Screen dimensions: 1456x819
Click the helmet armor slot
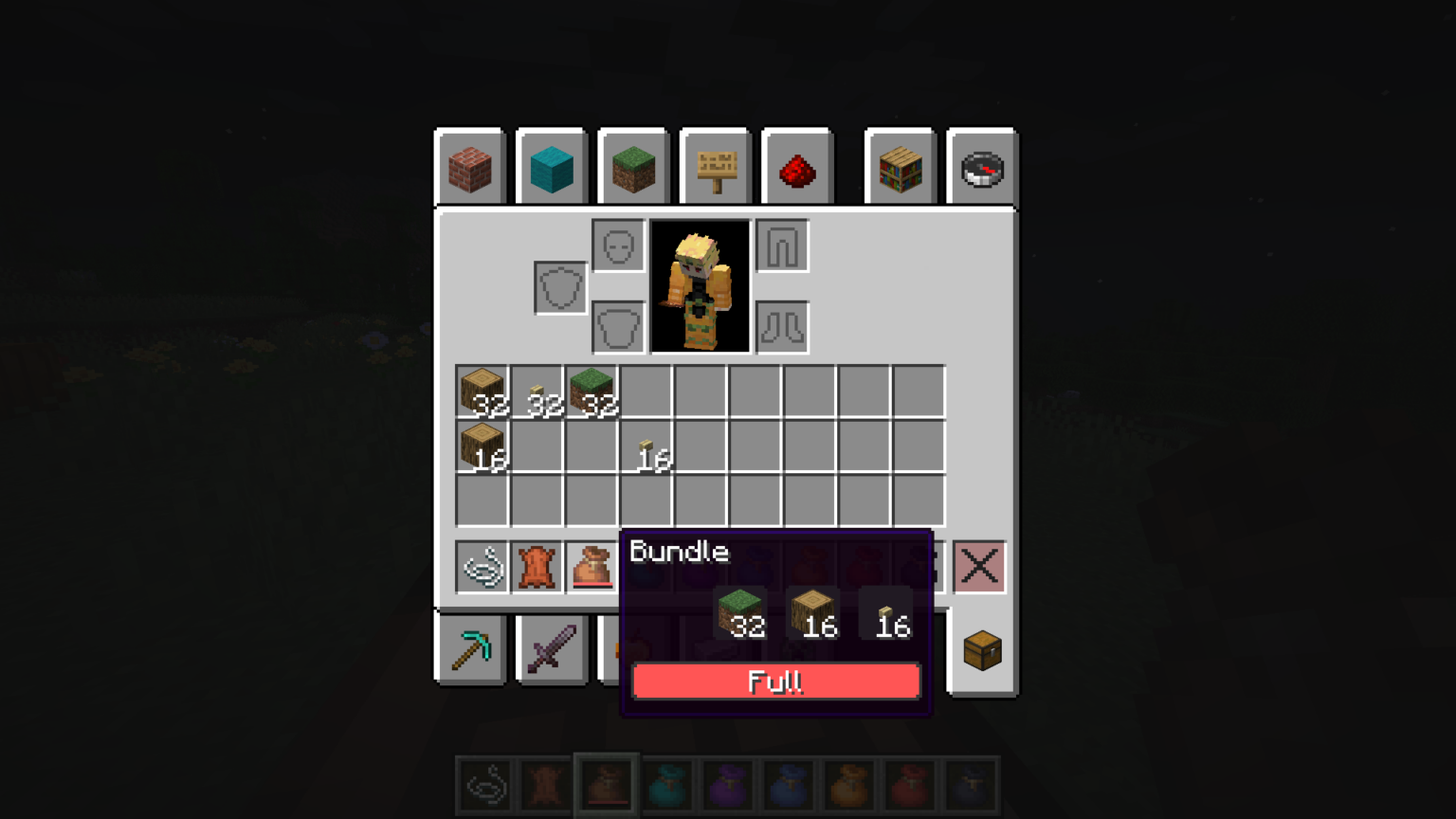[618, 245]
